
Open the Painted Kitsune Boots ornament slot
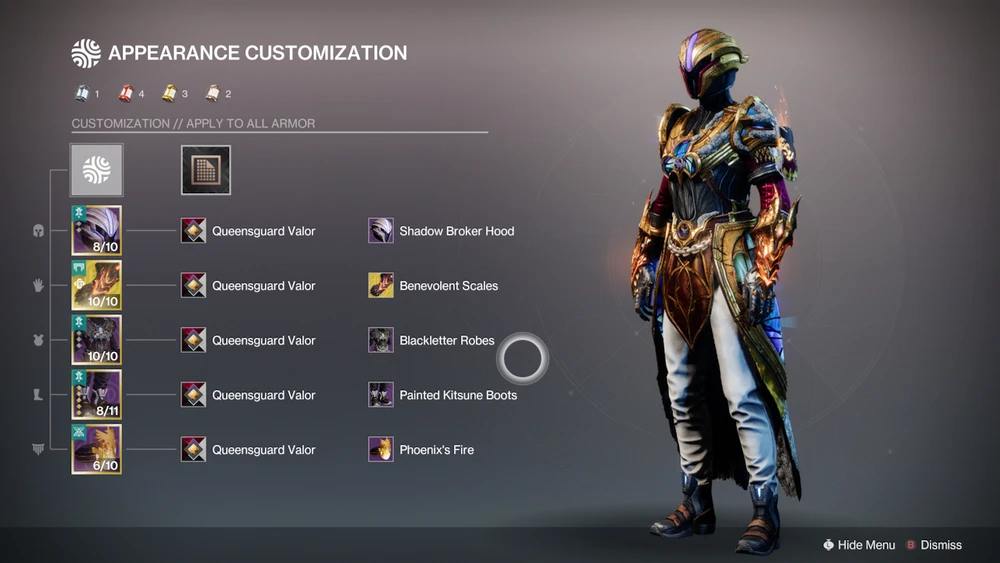pos(381,395)
